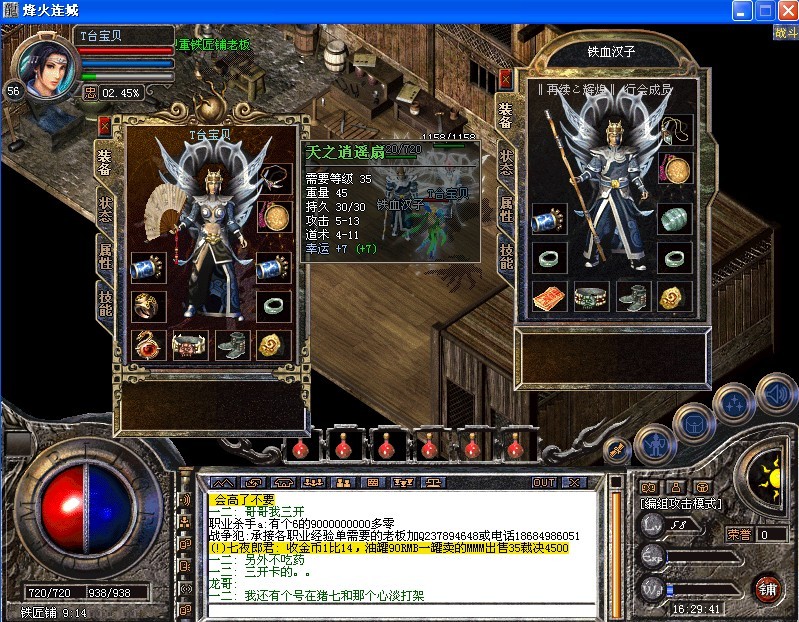The image size is (799, 622).
Task: Click the 战斗 combat mode button
Action: tap(785, 32)
